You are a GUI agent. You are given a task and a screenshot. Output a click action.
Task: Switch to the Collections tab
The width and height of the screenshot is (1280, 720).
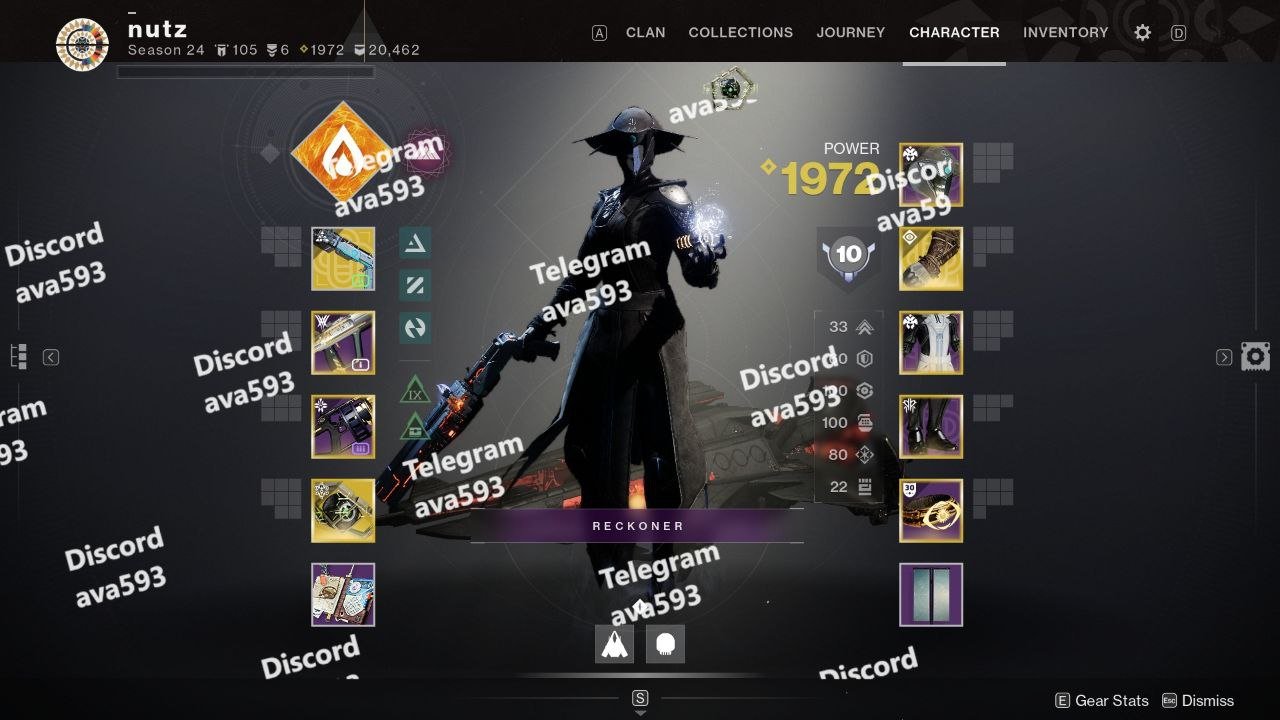(x=740, y=32)
